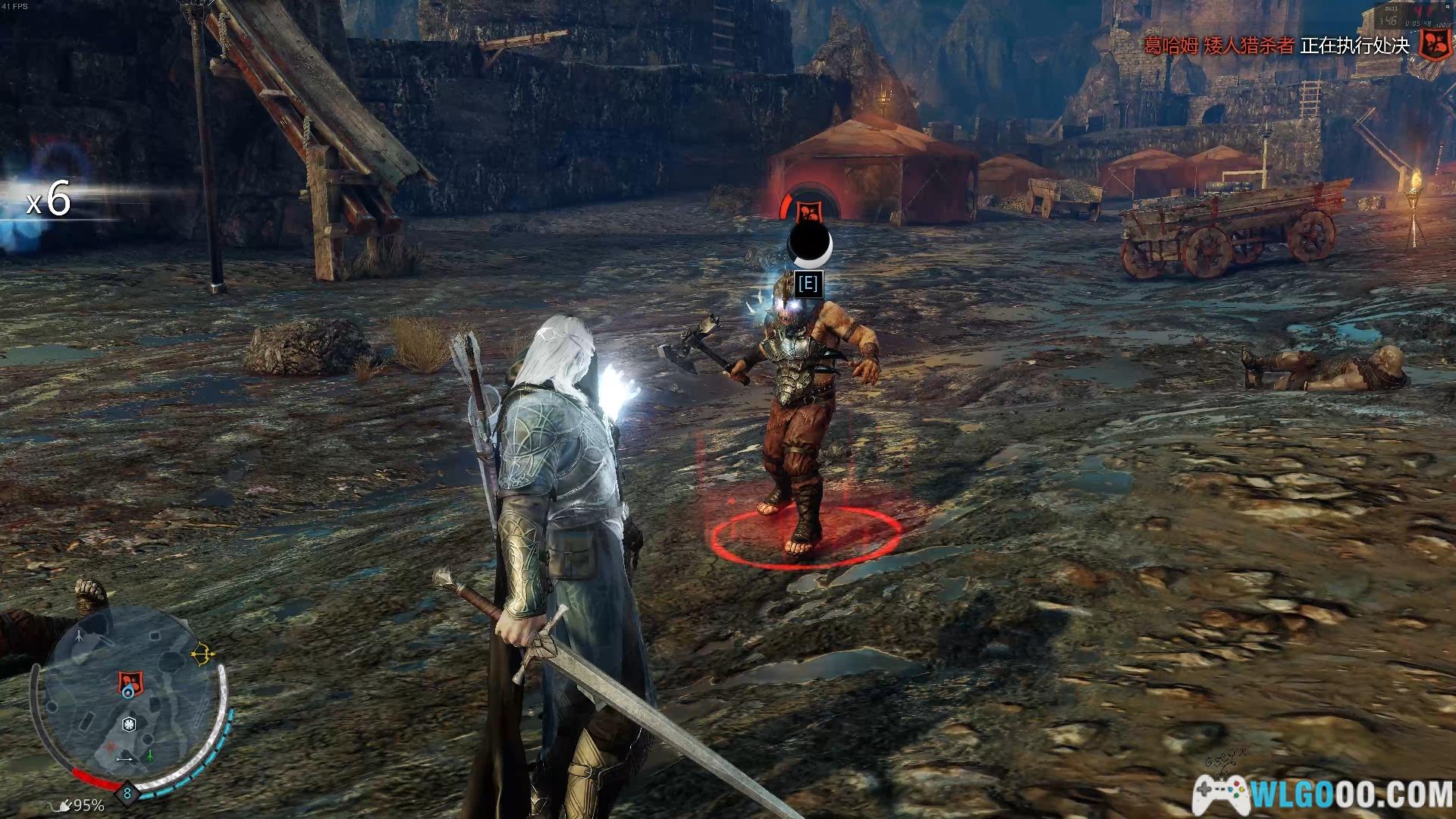The image size is (1456, 819).
Task: Select the white hexagon snowflake marker on minimap
Action: tap(130, 723)
